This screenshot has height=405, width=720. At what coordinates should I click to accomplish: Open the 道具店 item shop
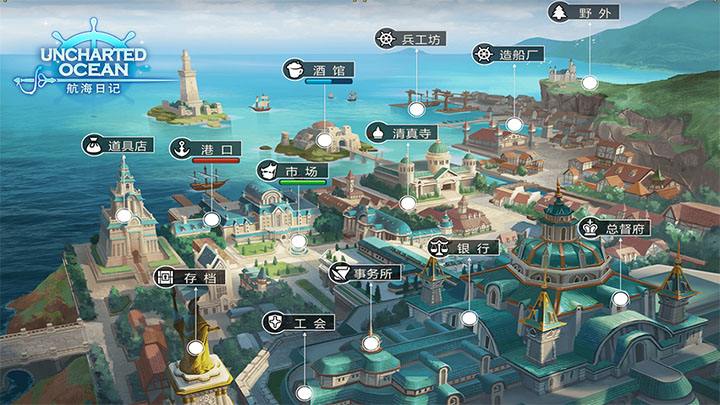point(117,145)
